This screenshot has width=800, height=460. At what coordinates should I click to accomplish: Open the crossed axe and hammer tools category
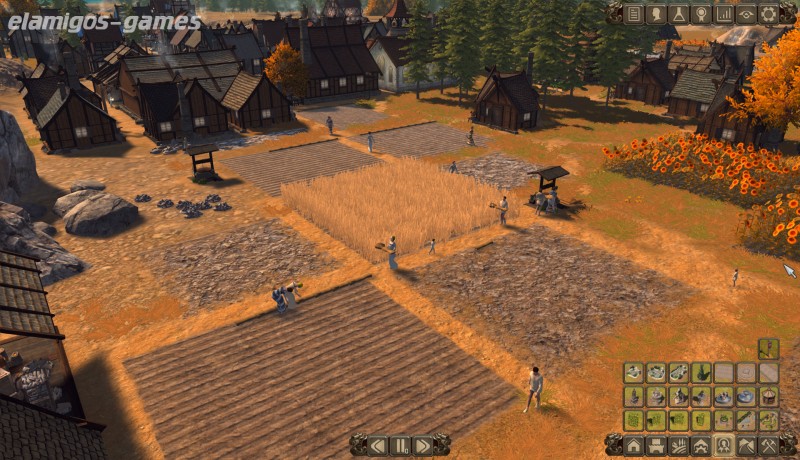point(768,445)
